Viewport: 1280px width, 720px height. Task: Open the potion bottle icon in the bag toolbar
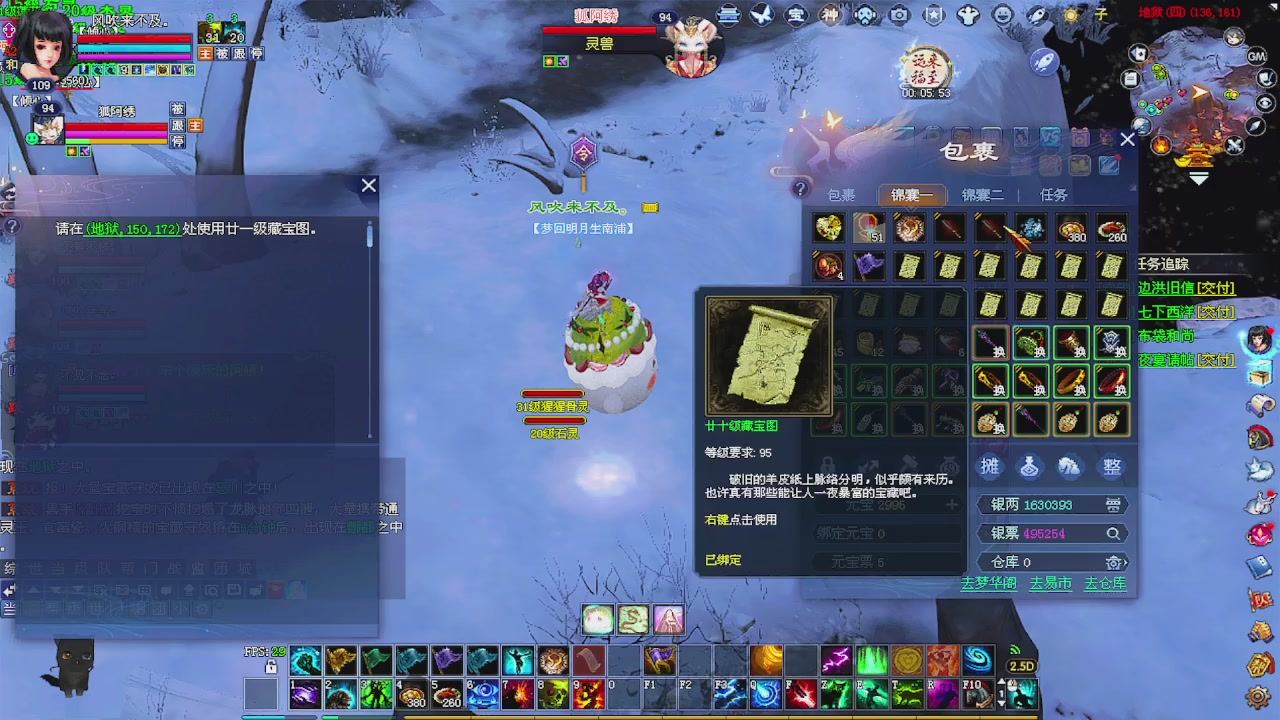(1029, 466)
